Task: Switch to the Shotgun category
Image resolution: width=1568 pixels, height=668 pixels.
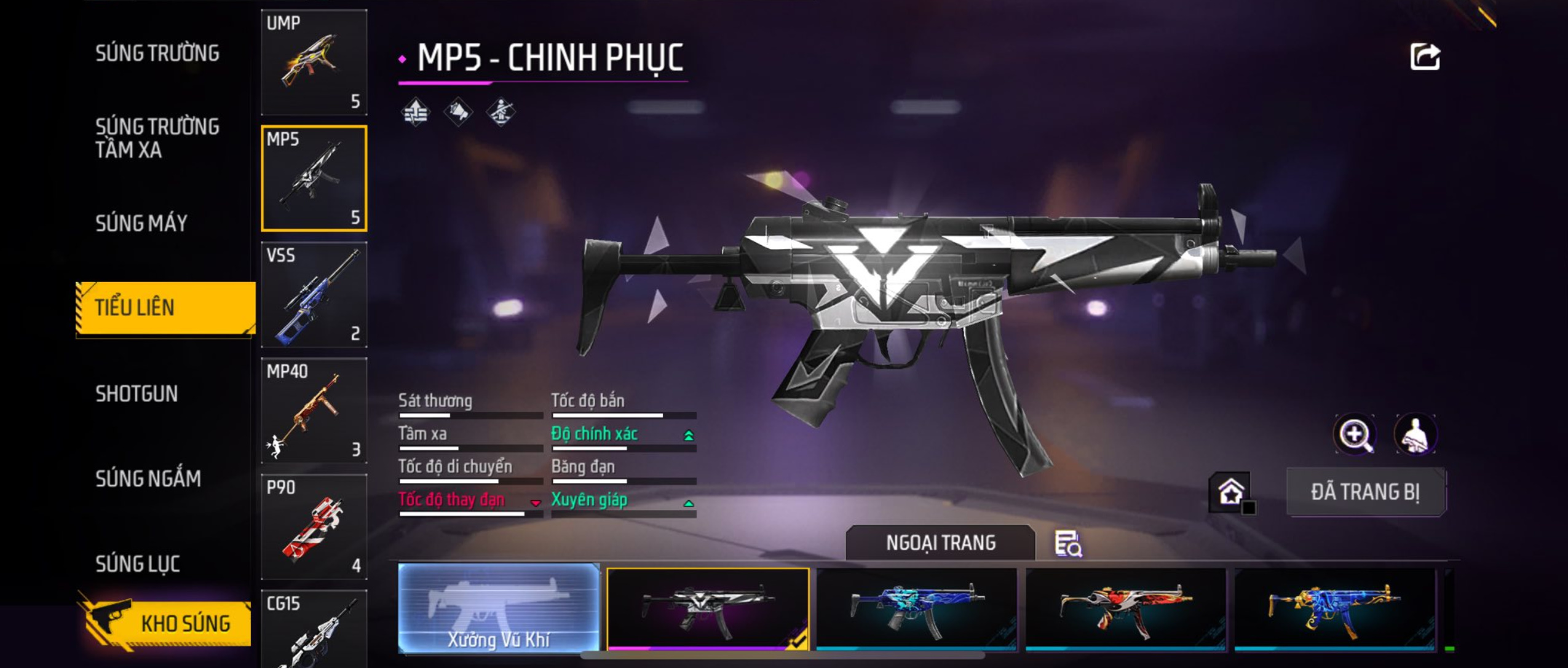Action: [x=137, y=394]
